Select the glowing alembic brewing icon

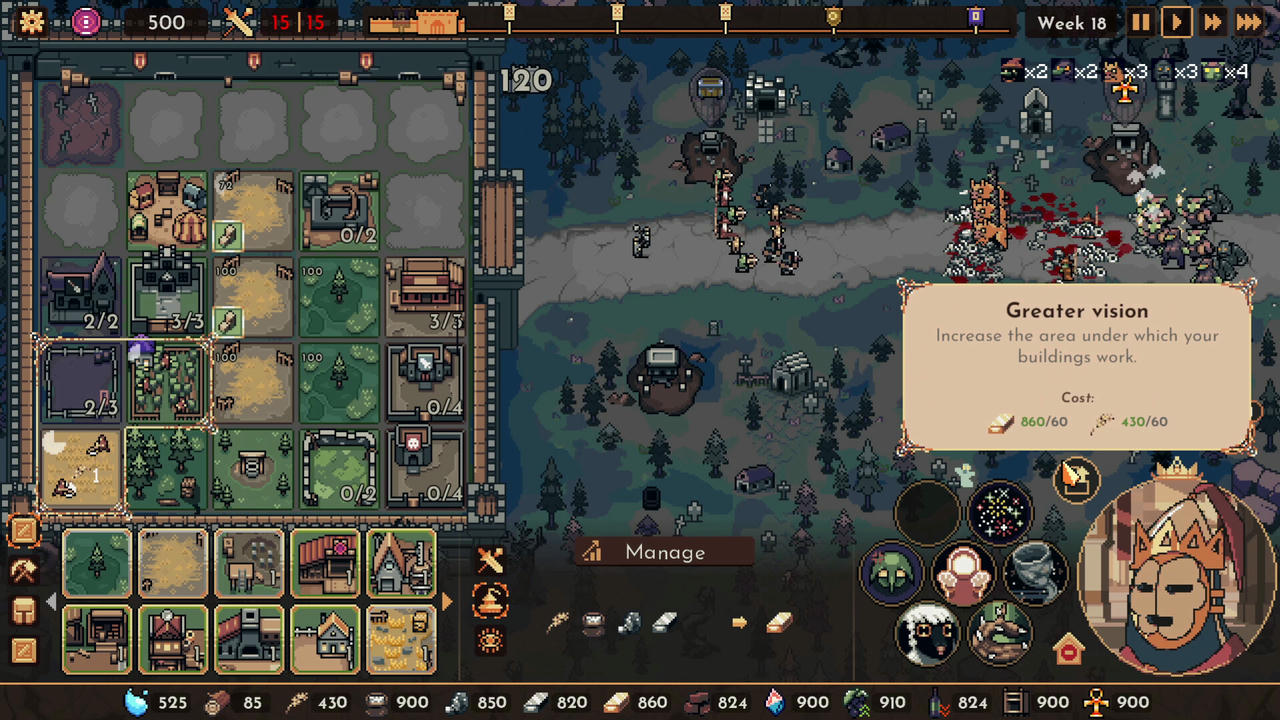click(489, 602)
